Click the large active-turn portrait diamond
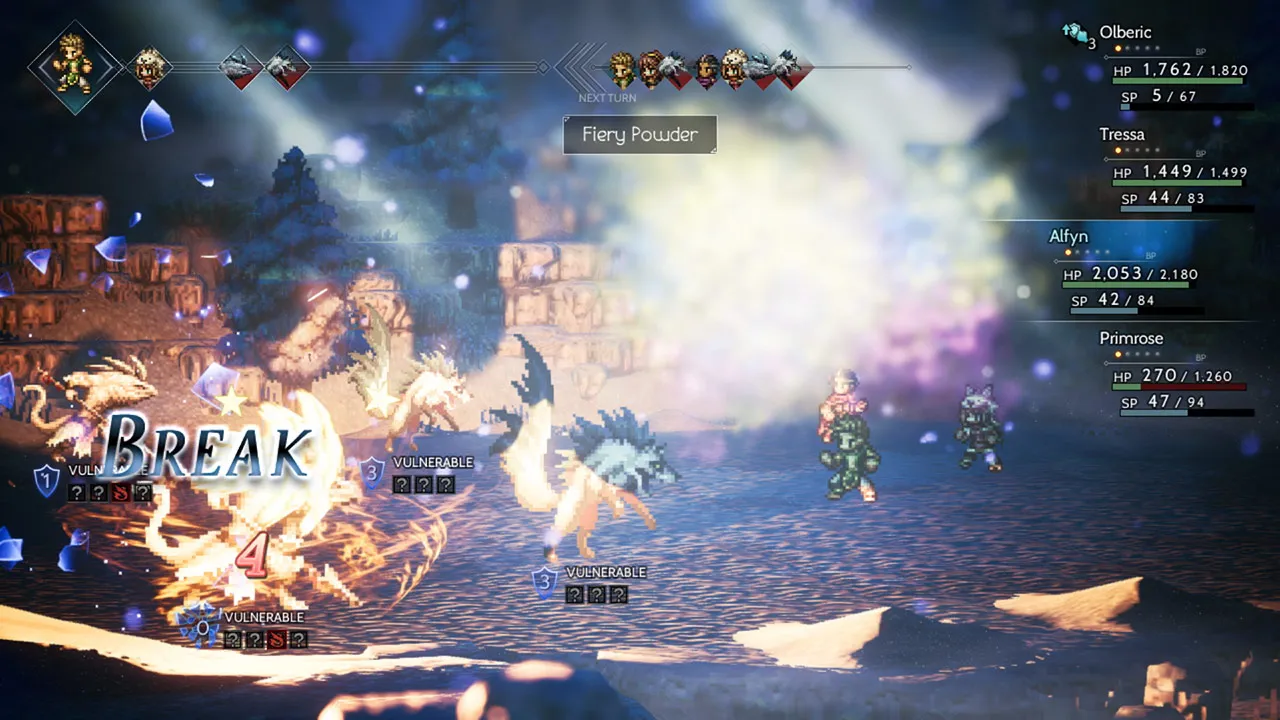Image resolution: width=1280 pixels, height=720 pixels. 74,66
